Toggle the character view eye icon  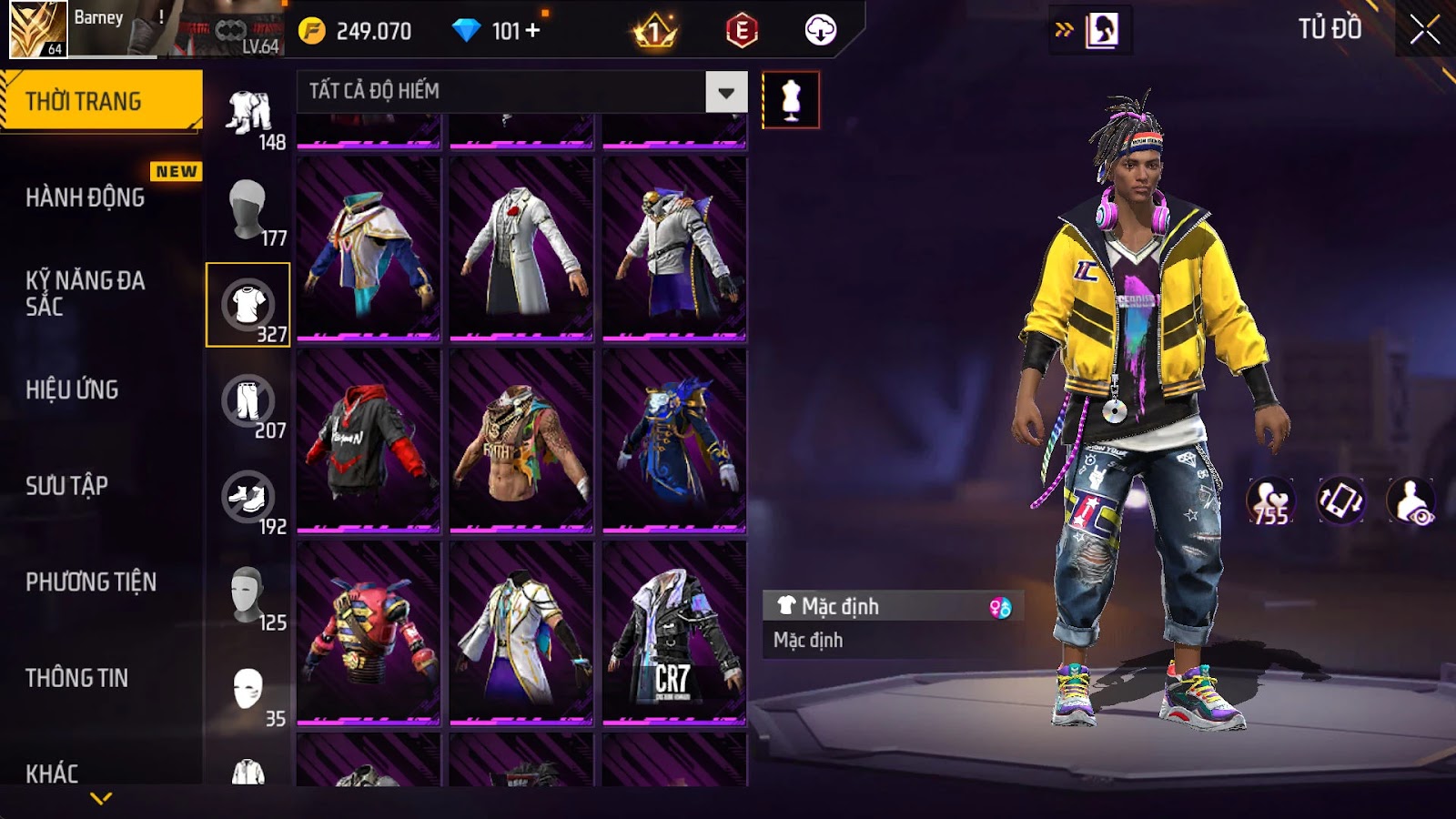[x=1410, y=500]
